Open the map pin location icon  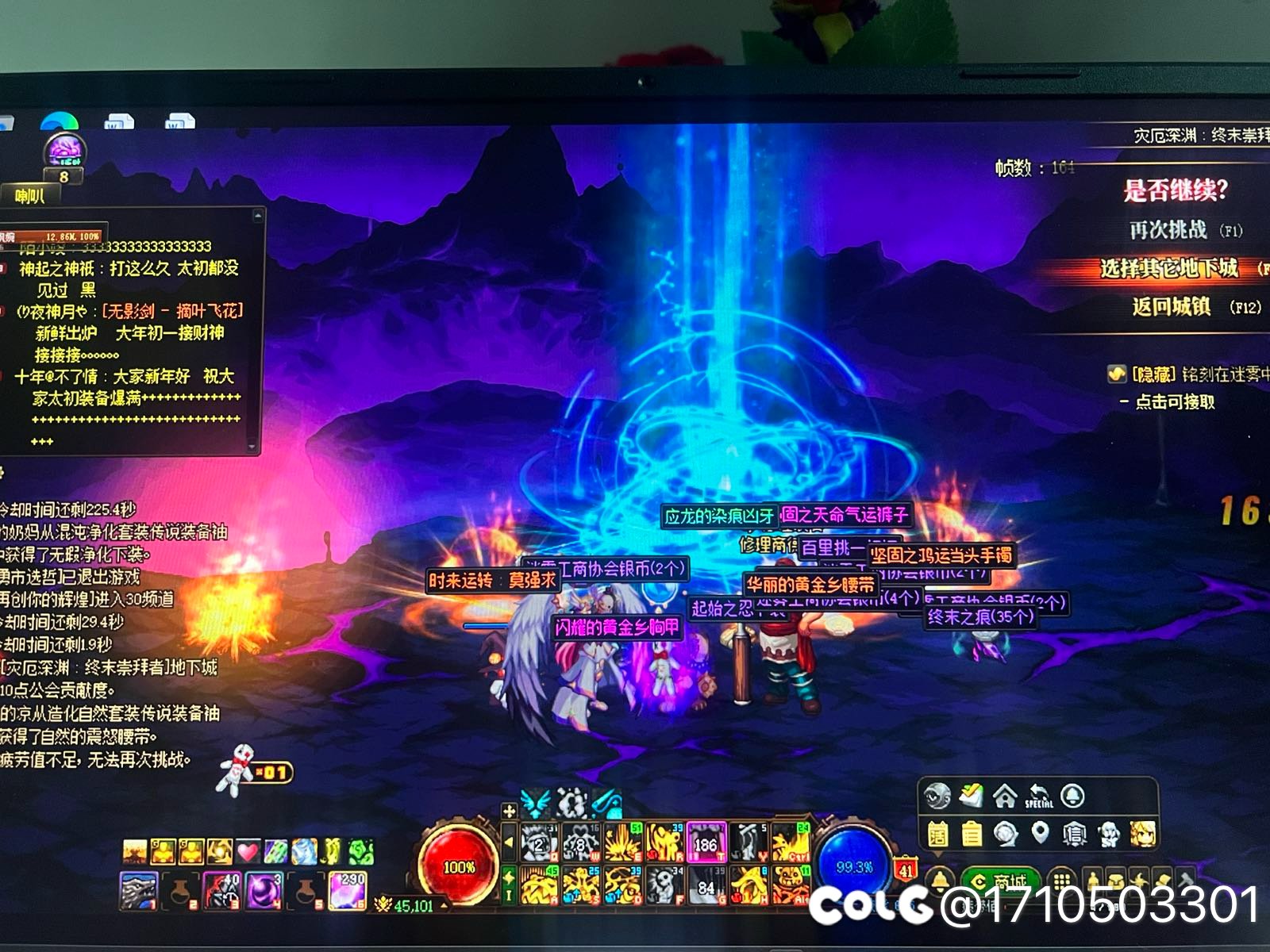[x=1040, y=832]
